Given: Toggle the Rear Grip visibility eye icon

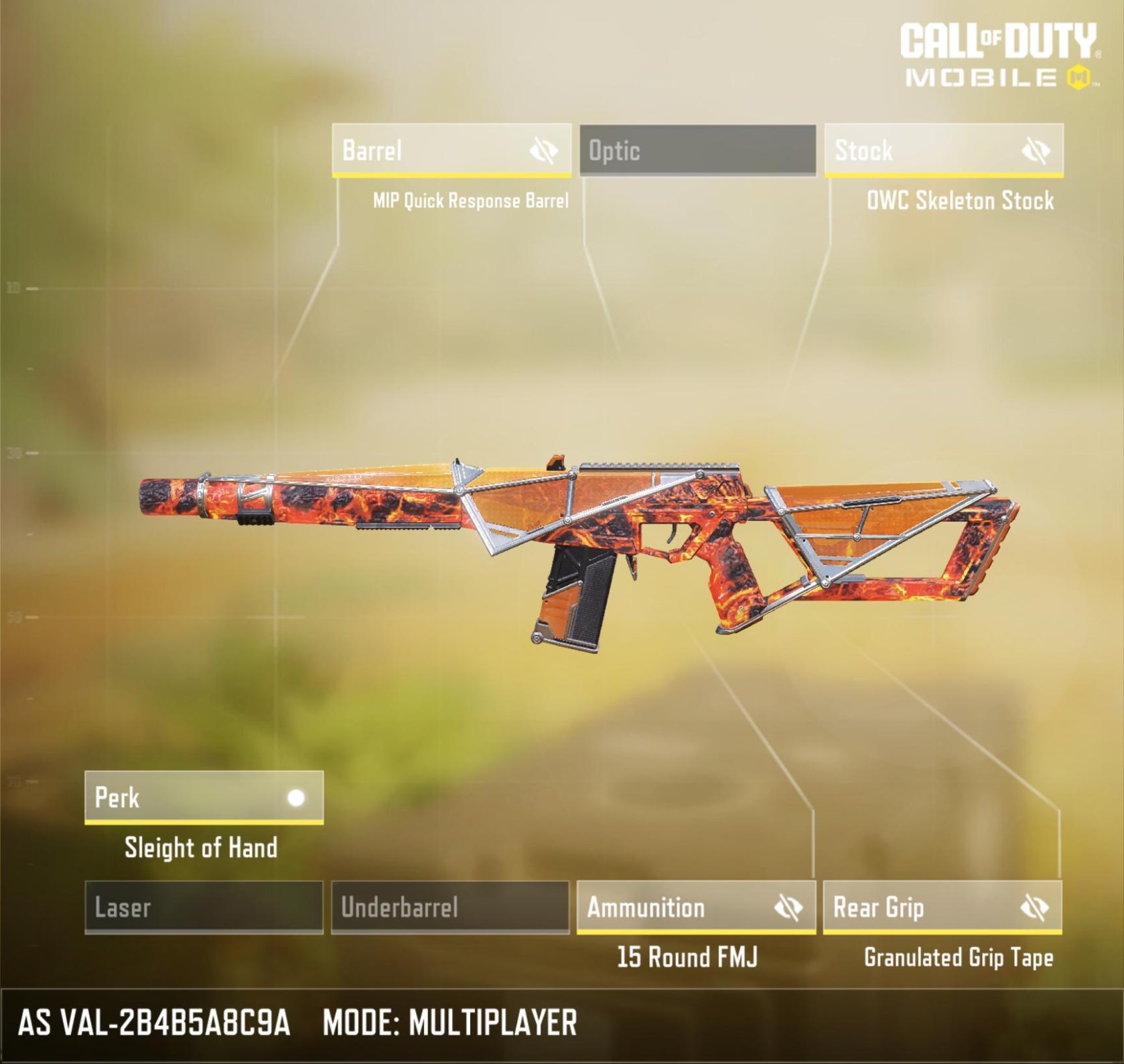Looking at the screenshot, I should tap(1035, 908).
